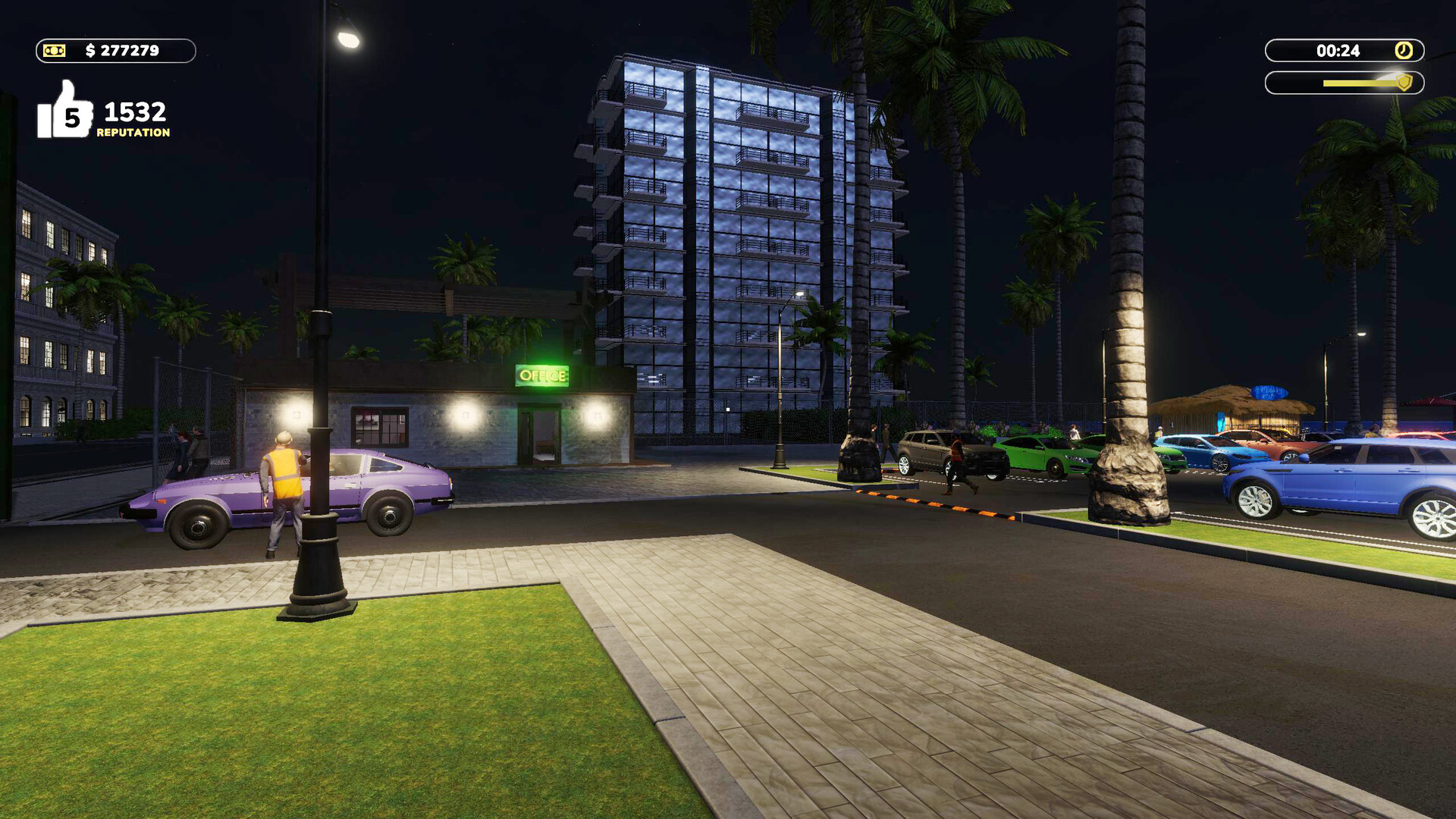
Task: Toggle the wall light above the office window
Action: click(x=465, y=416)
